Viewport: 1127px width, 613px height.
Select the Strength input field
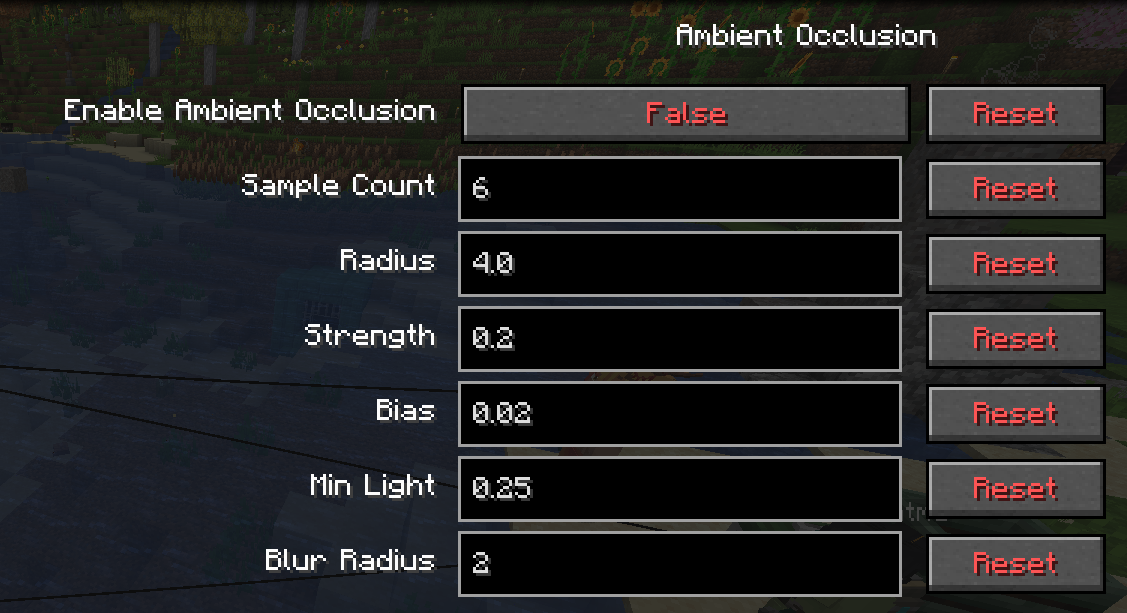click(680, 339)
